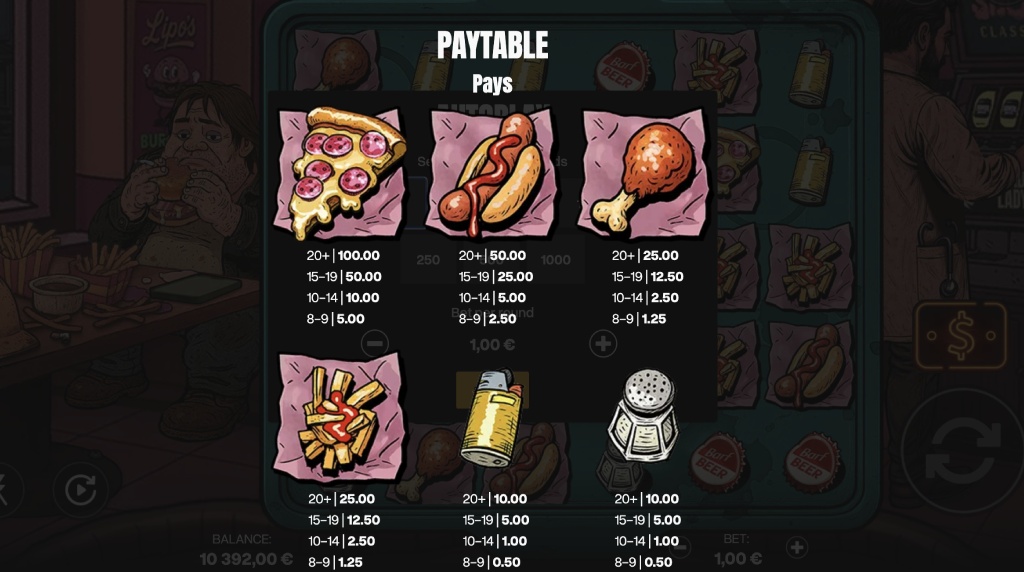This screenshot has width=1024, height=572.
Task: Select the 250 autoplay rounds option
Action: coord(428,260)
